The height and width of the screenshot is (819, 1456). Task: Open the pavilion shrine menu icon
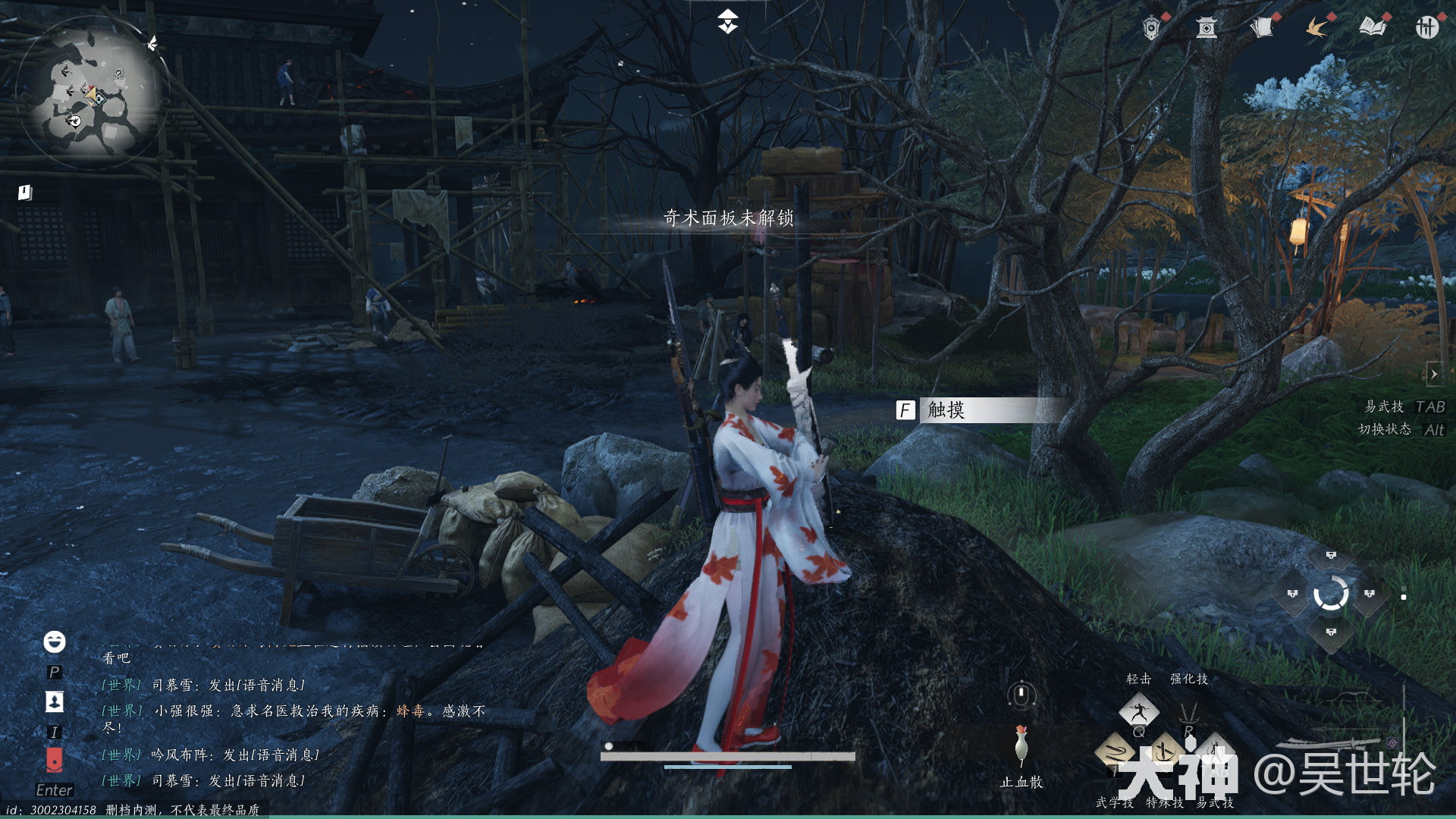tap(1206, 29)
